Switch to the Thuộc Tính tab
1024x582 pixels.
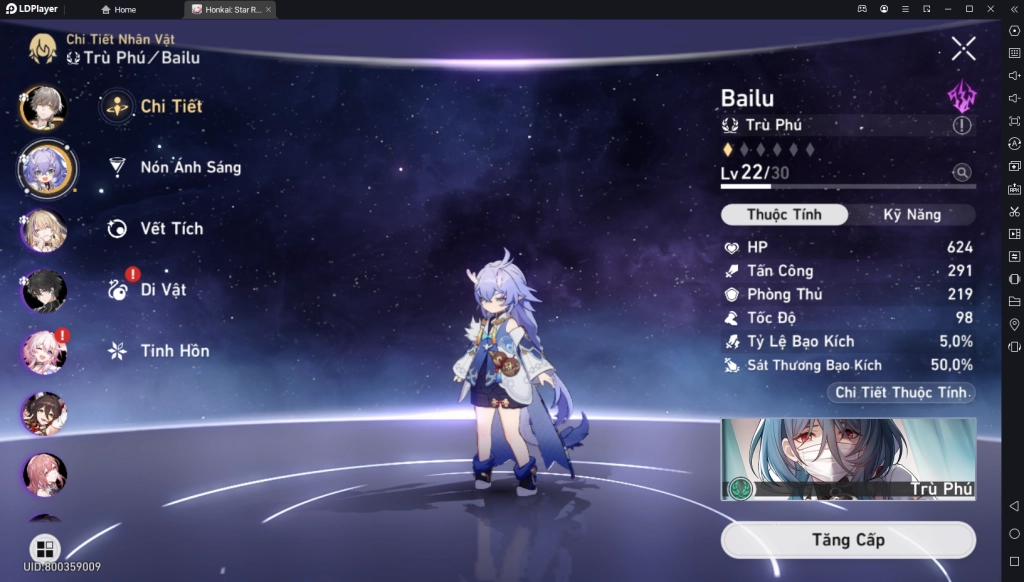click(784, 215)
